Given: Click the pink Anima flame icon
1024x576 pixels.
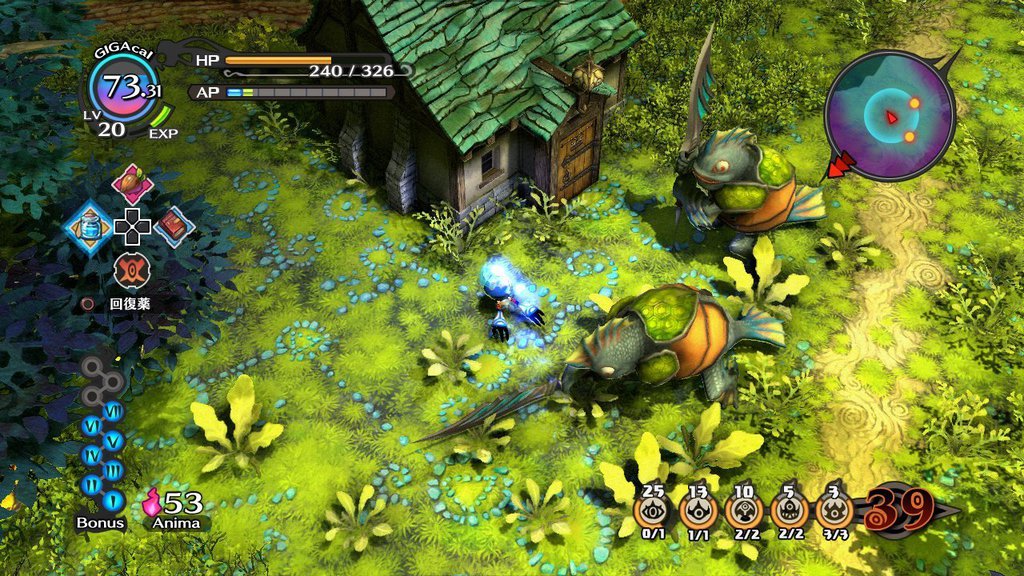Looking at the screenshot, I should coord(152,500).
